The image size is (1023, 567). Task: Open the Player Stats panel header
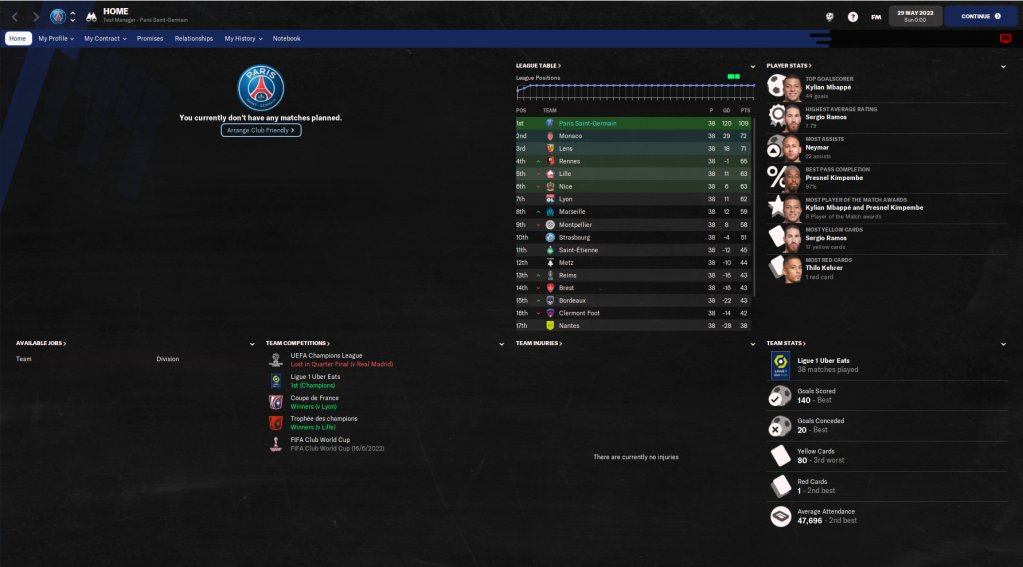[x=787, y=65]
